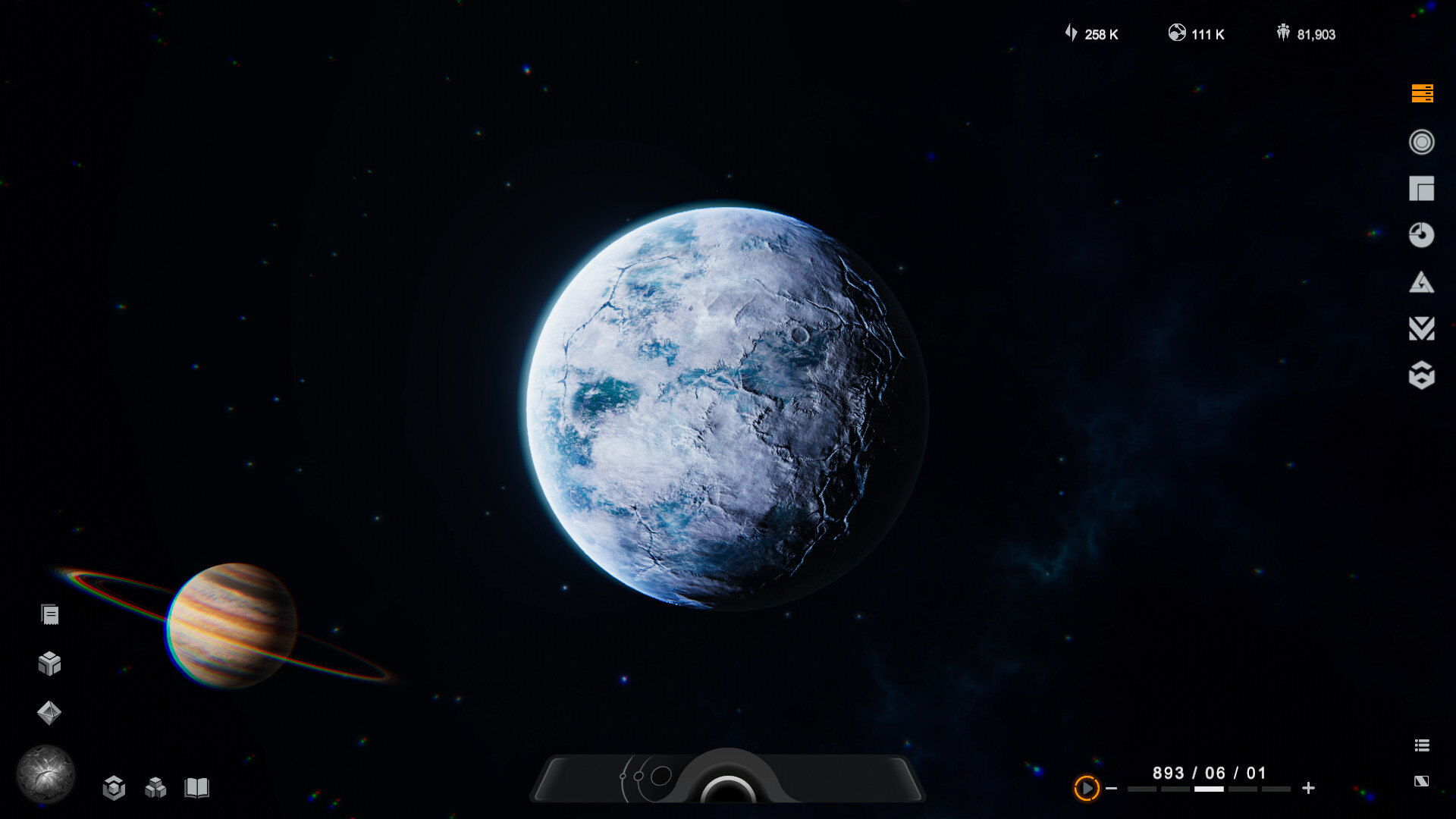Screen dimensions: 1456x819
Task: Click the receipt-style notes icon on the left sidebar
Action: (50, 614)
